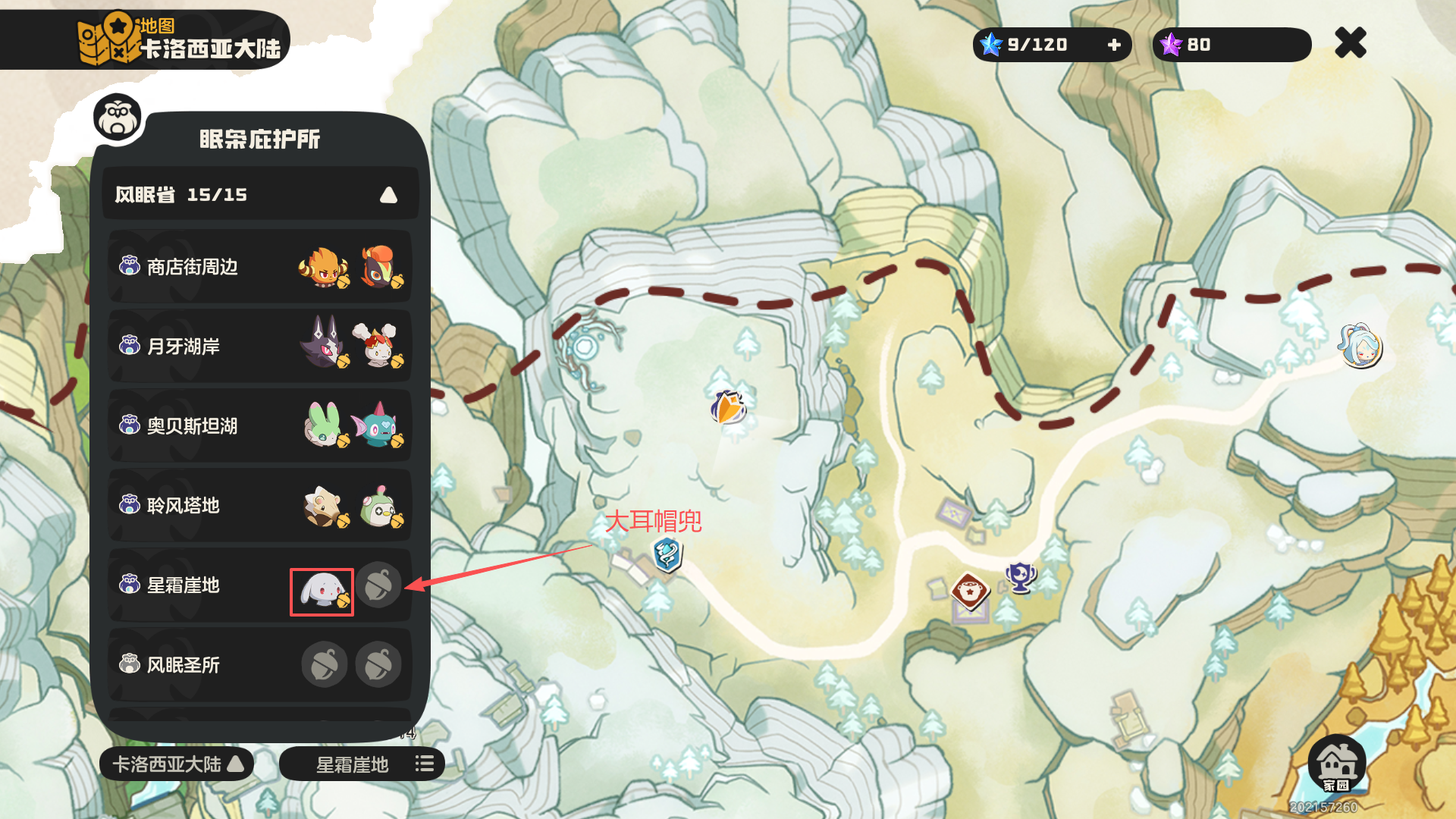
Task: Collapse the 风眠省 15/15 section
Action: 388,195
